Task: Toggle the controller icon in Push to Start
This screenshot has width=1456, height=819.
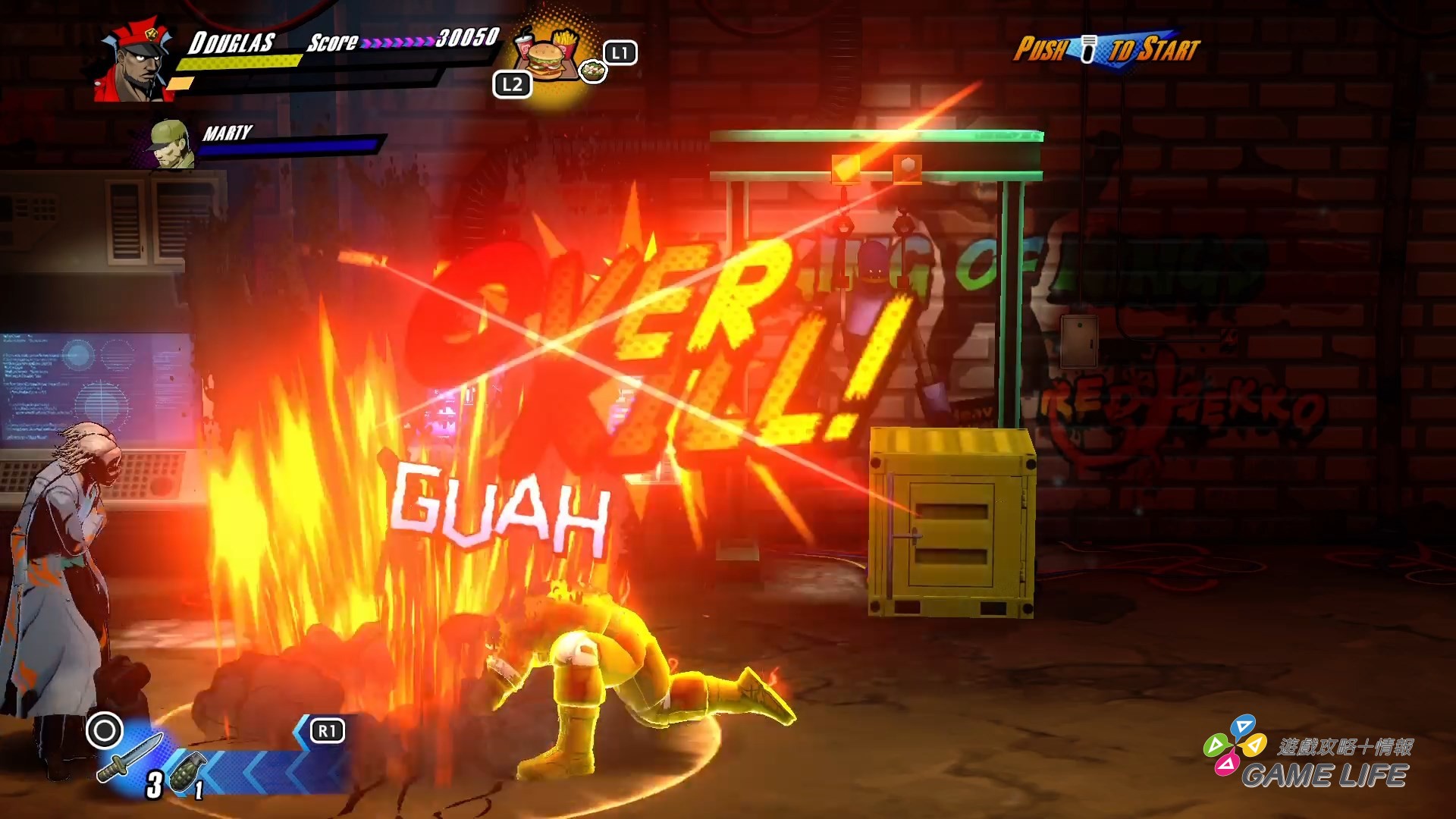Action: pyautogui.click(x=1087, y=48)
